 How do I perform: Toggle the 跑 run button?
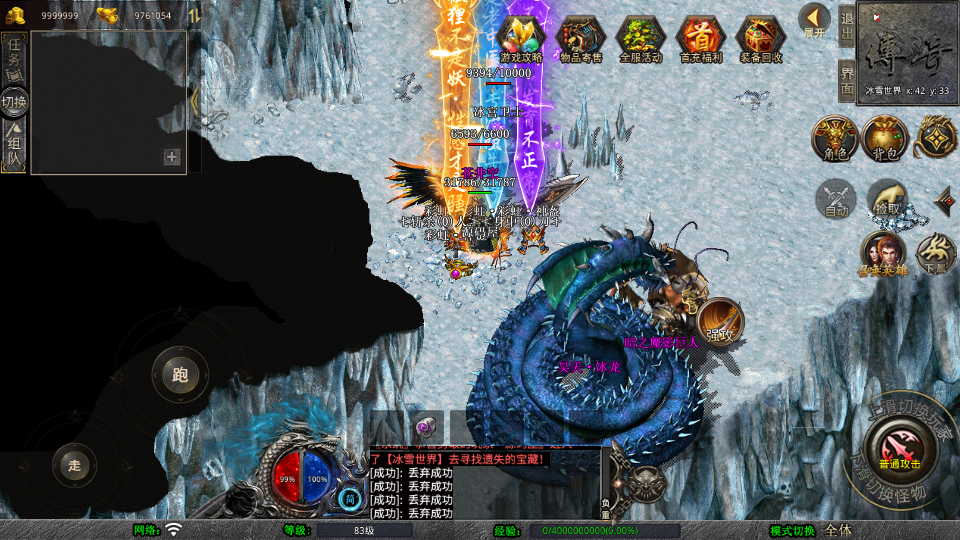pyautogui.click(x=180, y=375)
